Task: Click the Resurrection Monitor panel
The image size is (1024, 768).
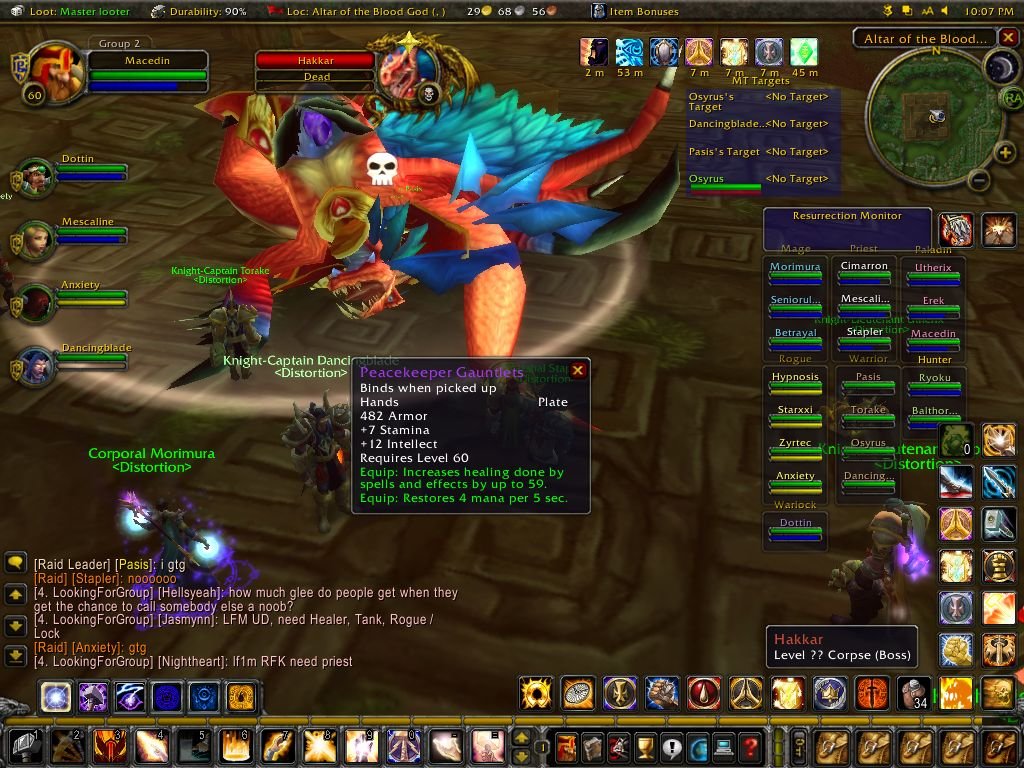Action: click(846, 229)
